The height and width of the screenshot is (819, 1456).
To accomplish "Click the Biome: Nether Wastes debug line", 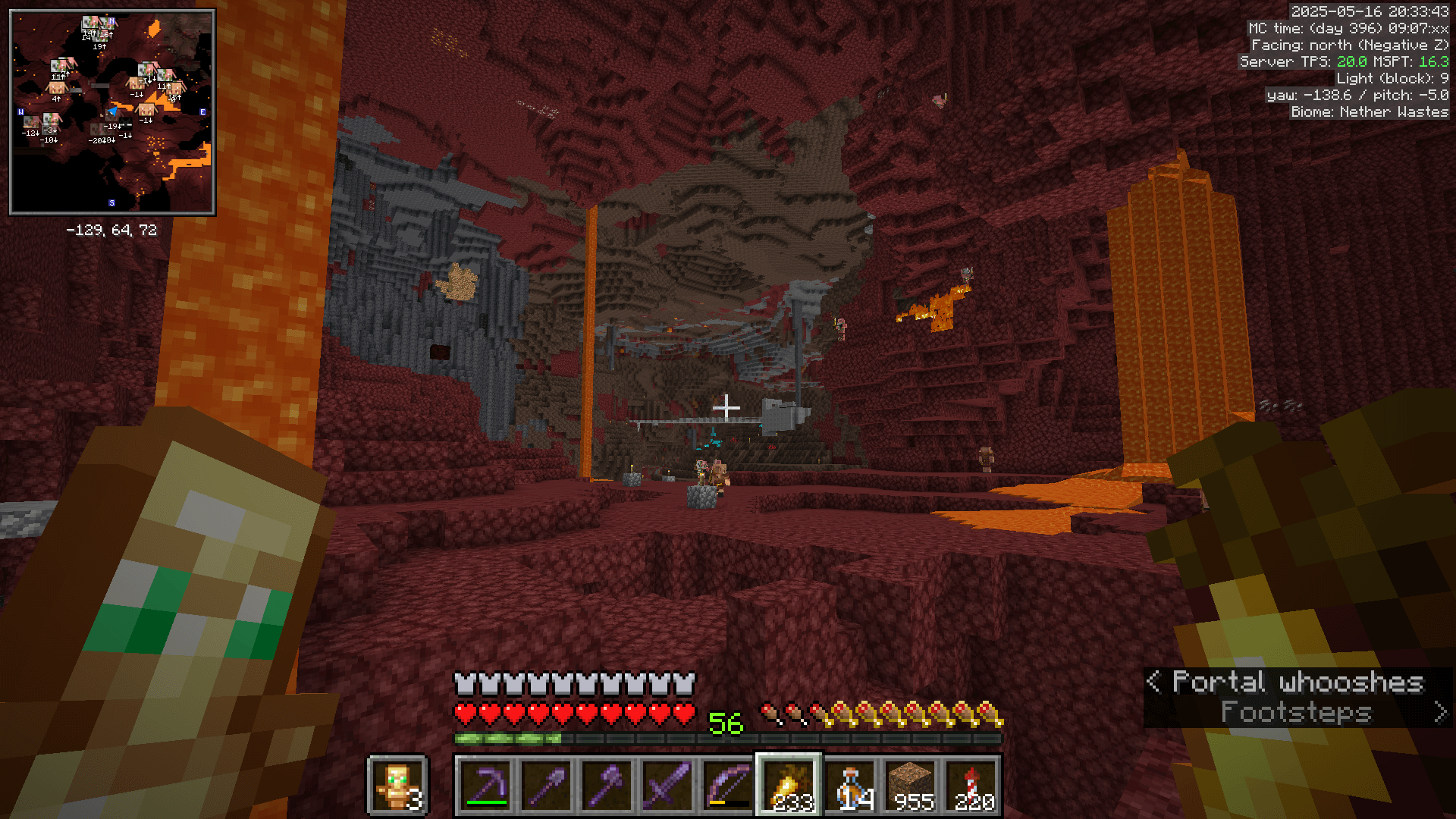I will [x=1369, y=111].
